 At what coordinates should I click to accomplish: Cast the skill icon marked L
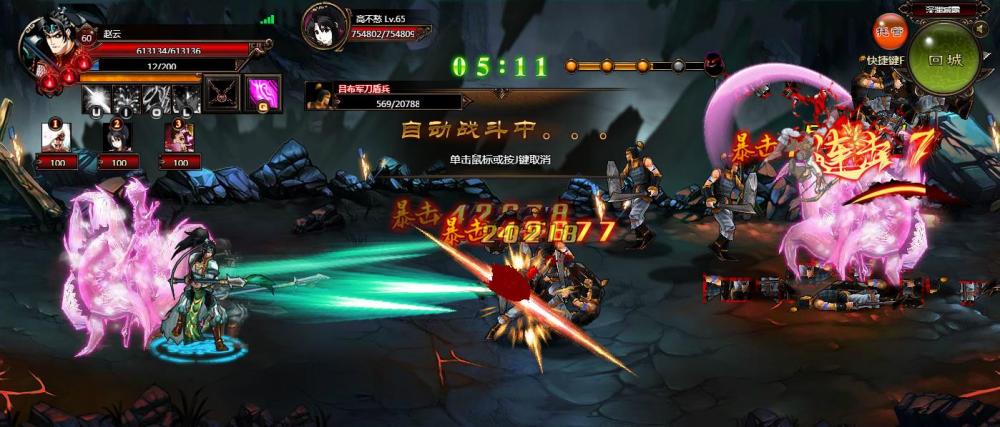[186, 98]
